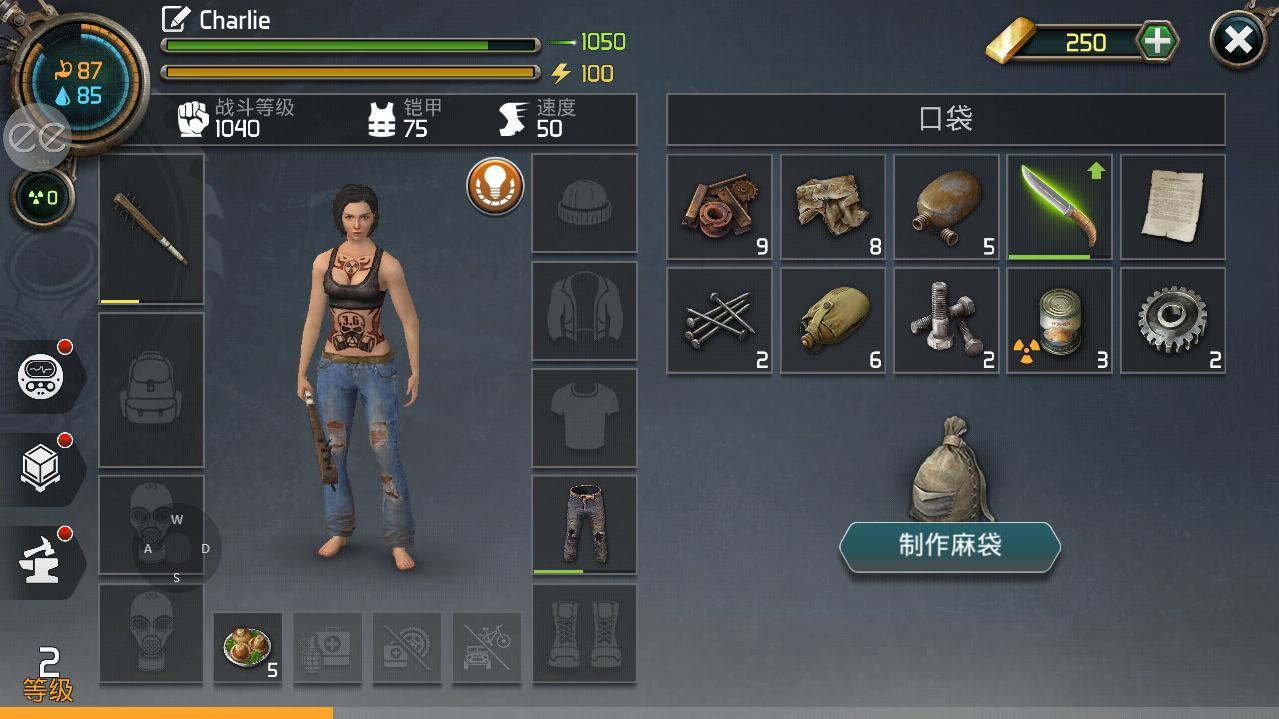Edit the character name Charlie
The width and height of the screenshot is (1279, 719).
(x=177, y=19)
